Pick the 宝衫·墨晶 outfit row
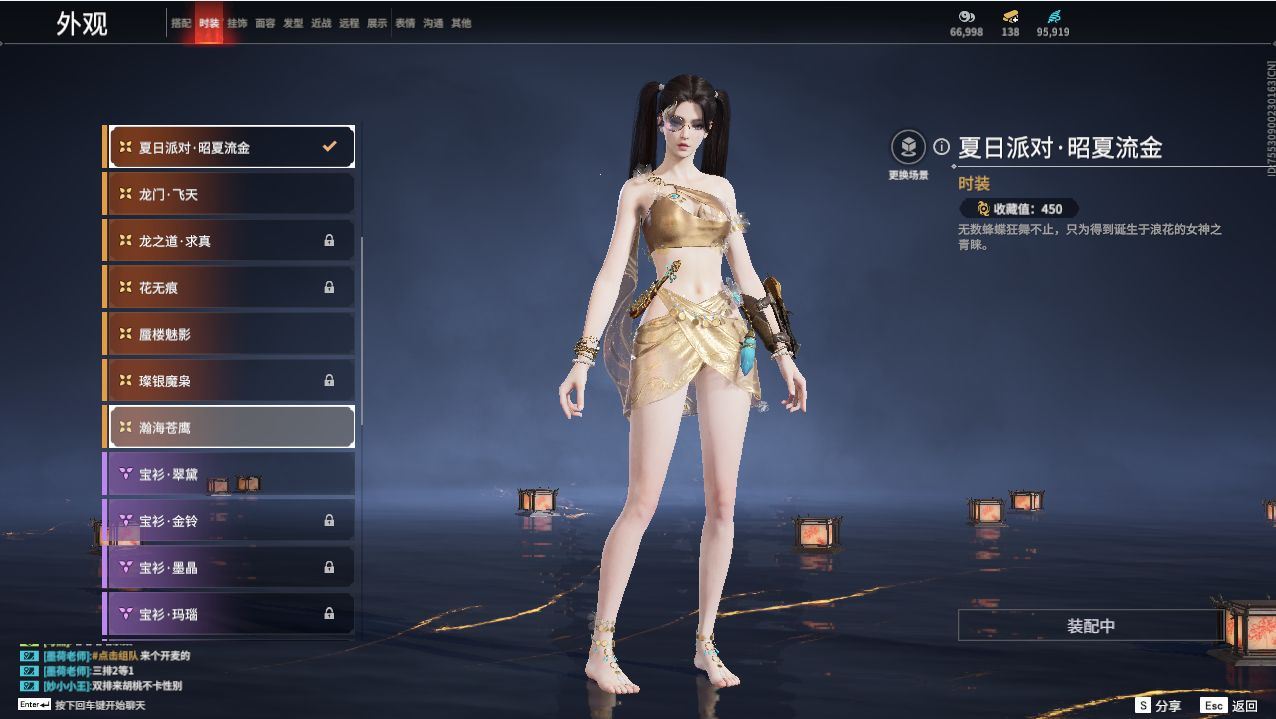 (x=230, y=567)
